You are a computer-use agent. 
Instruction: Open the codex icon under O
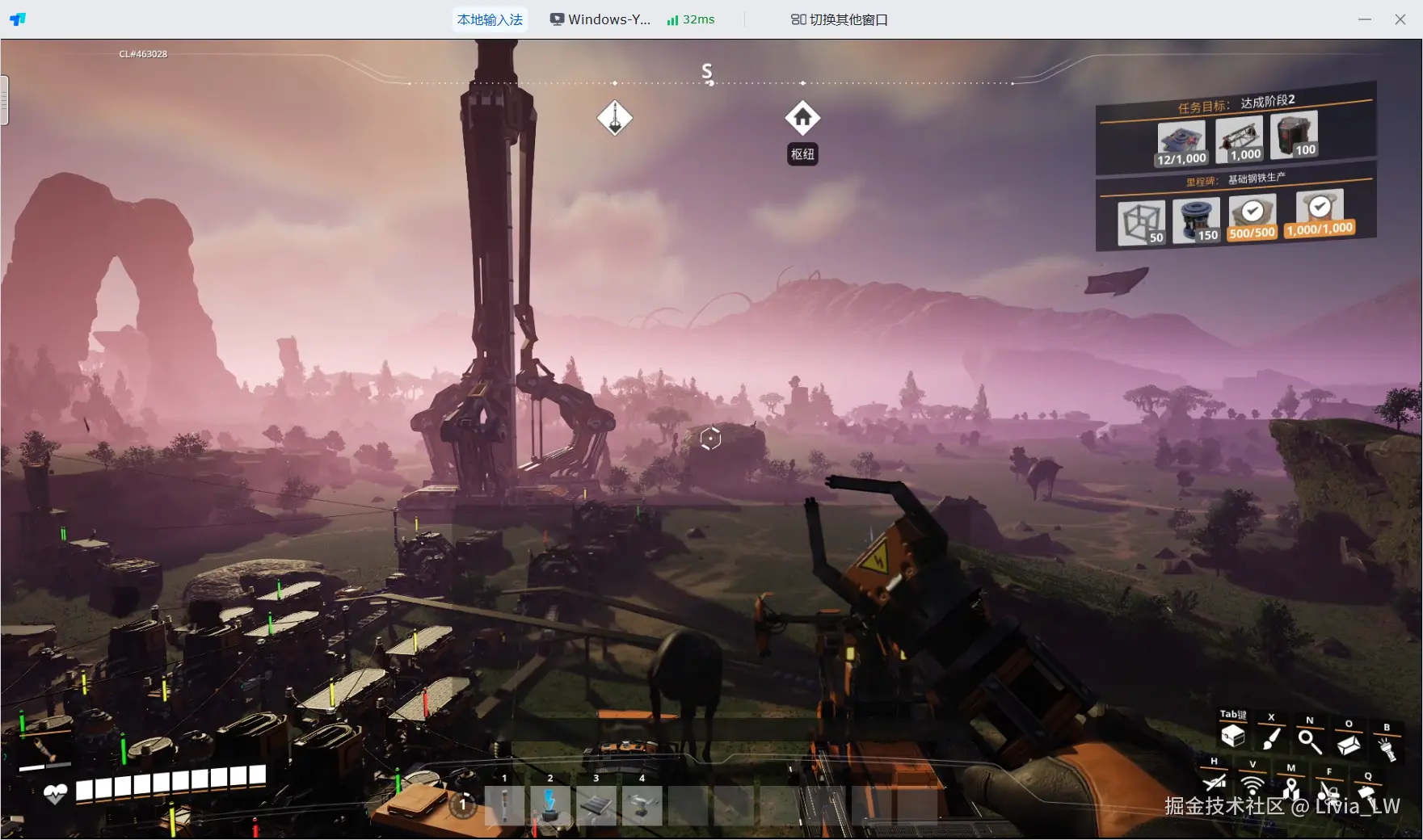tap(1348, 744)
